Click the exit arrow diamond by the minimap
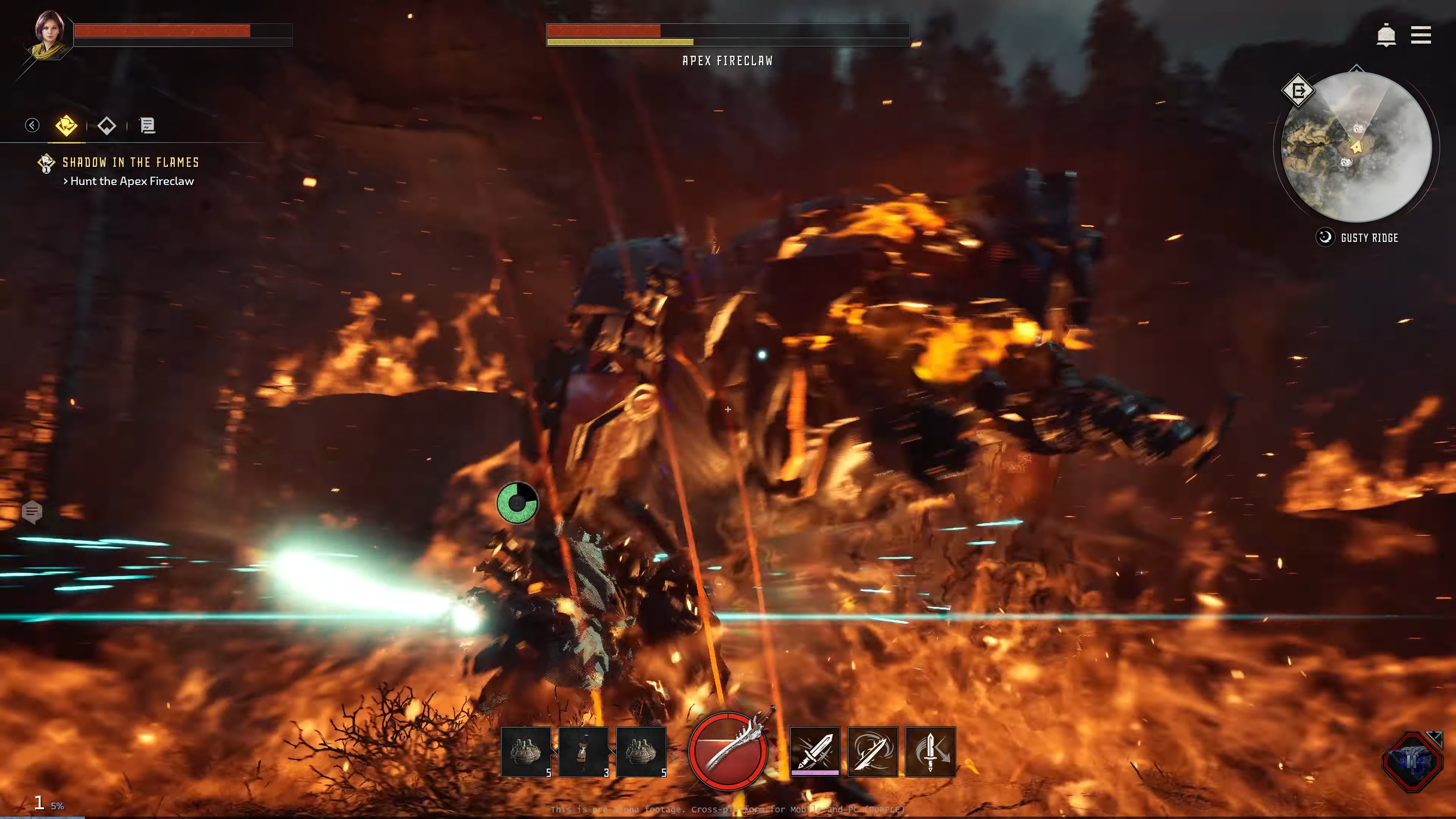 pos(1298,91)
